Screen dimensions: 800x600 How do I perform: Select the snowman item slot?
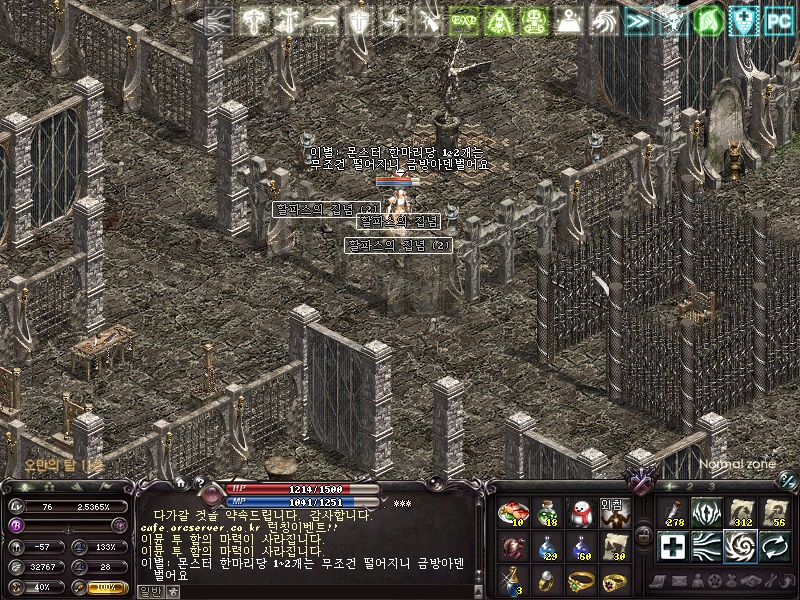tap(581, 514)
